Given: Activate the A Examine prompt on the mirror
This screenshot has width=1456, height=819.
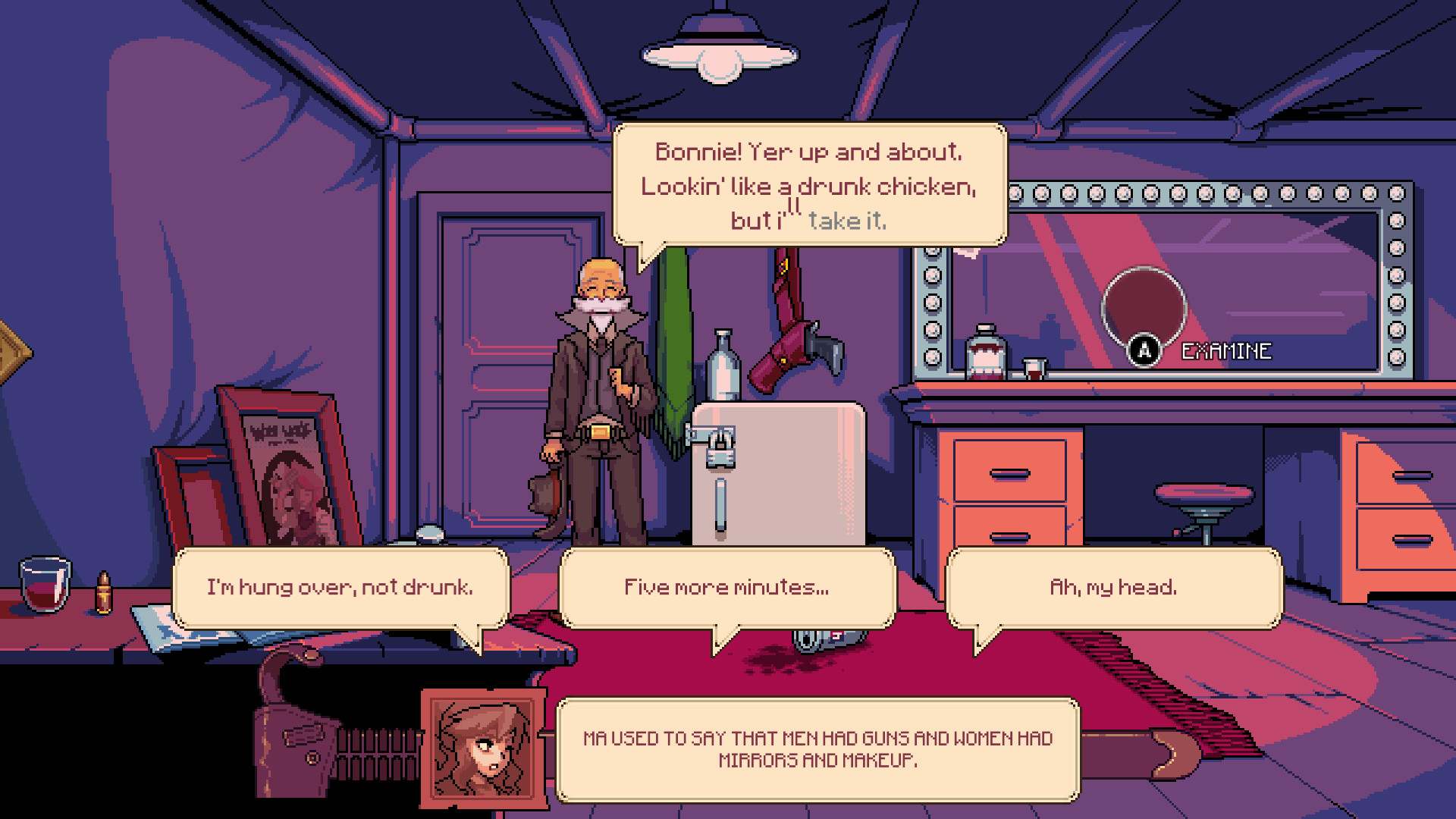Looking at the screenshot, I should point(1145,350).
